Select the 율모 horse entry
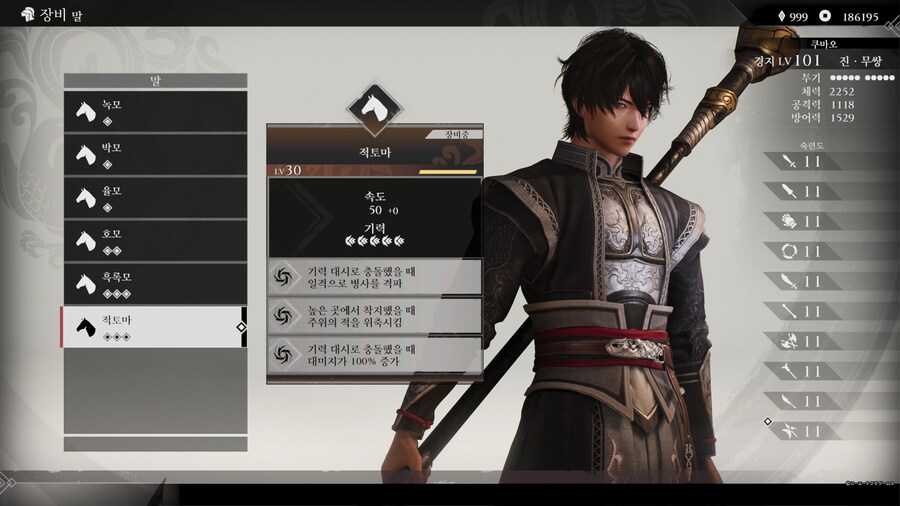This screenshot has height=506, width=900. (155, 197)
